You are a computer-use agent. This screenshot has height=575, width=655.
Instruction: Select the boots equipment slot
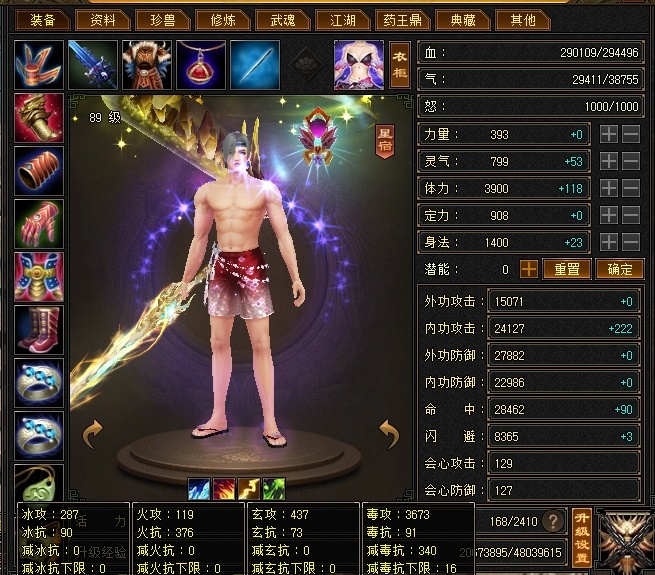coord(39,330)
